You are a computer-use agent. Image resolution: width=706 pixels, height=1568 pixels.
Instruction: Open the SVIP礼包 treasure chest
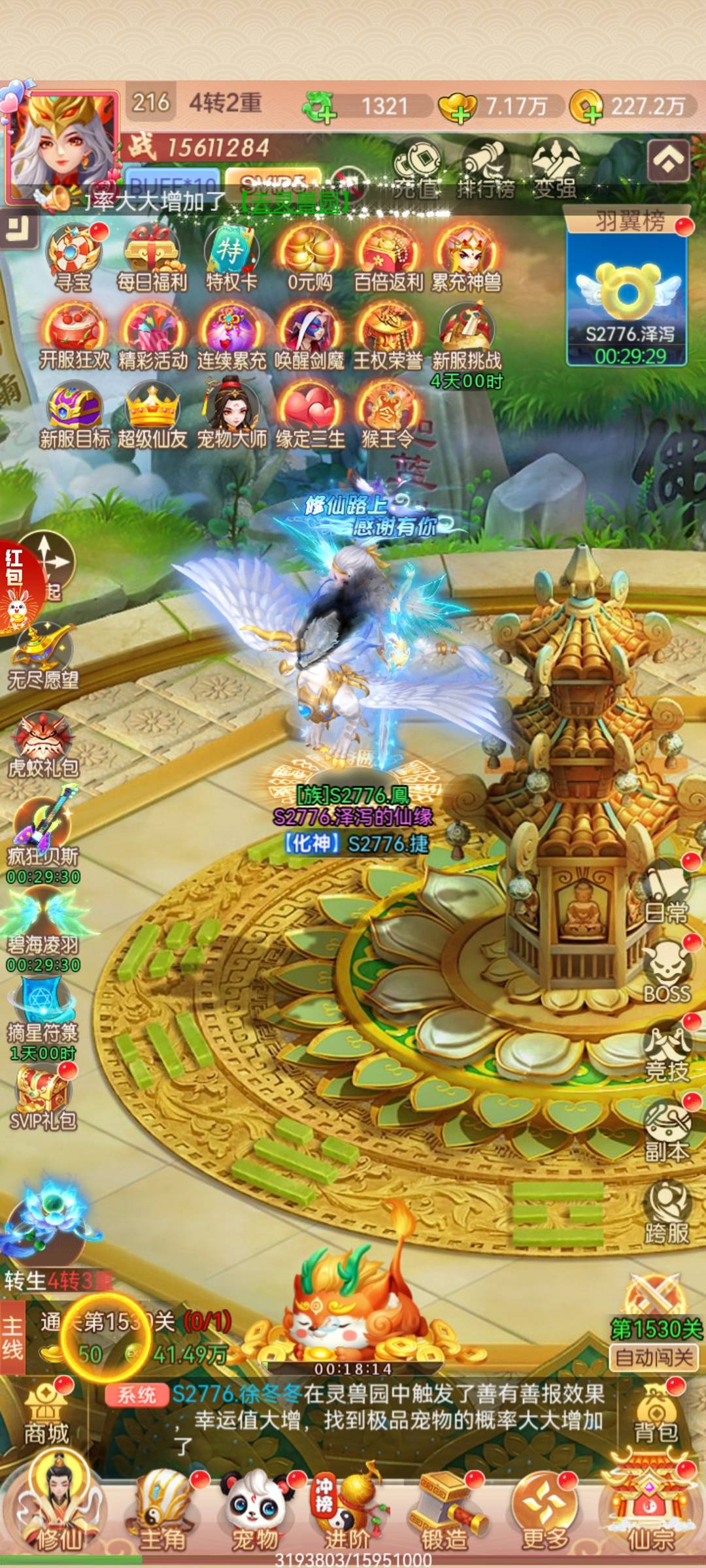(43, 1094)
